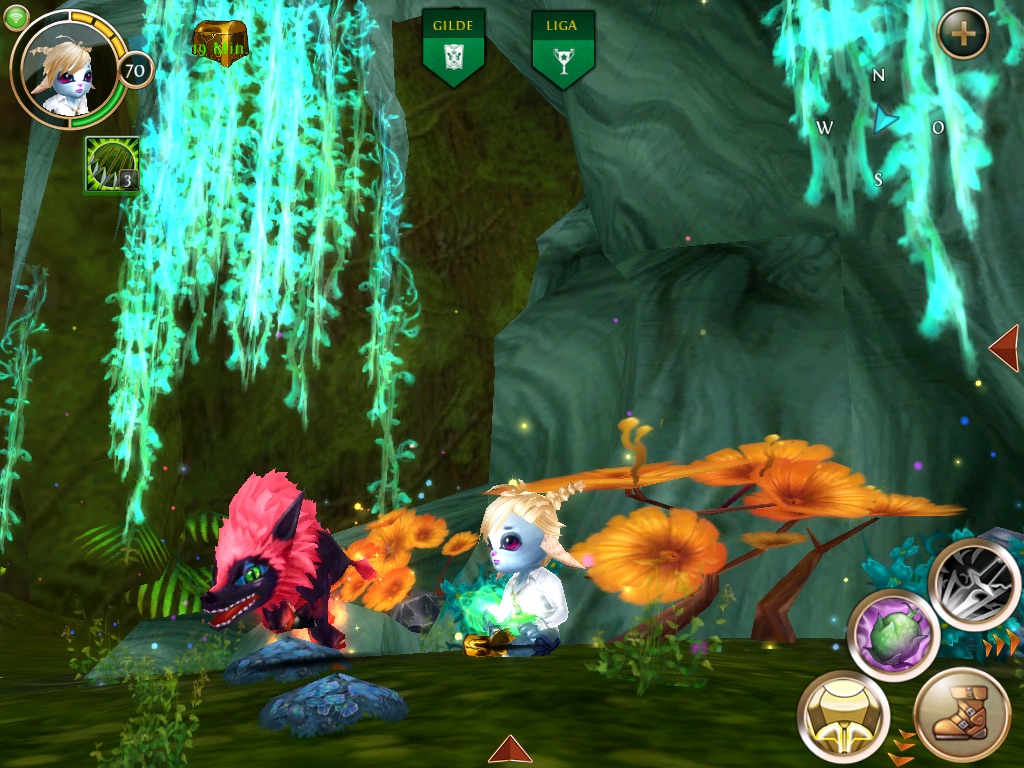Open the plus button menu
Image resolution: width=1024 pixels, height=768 pixels.
click(963, 34)
